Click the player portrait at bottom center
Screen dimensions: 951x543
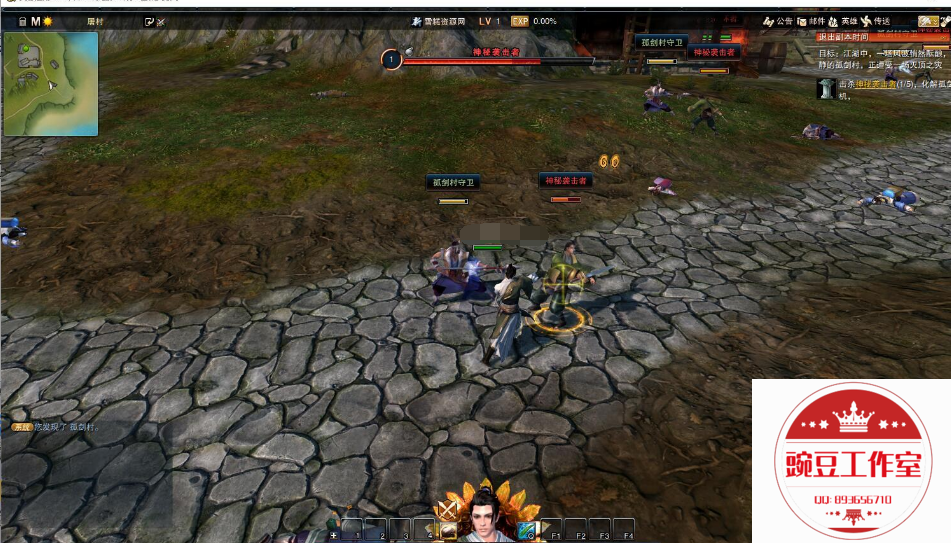(486, 515)
